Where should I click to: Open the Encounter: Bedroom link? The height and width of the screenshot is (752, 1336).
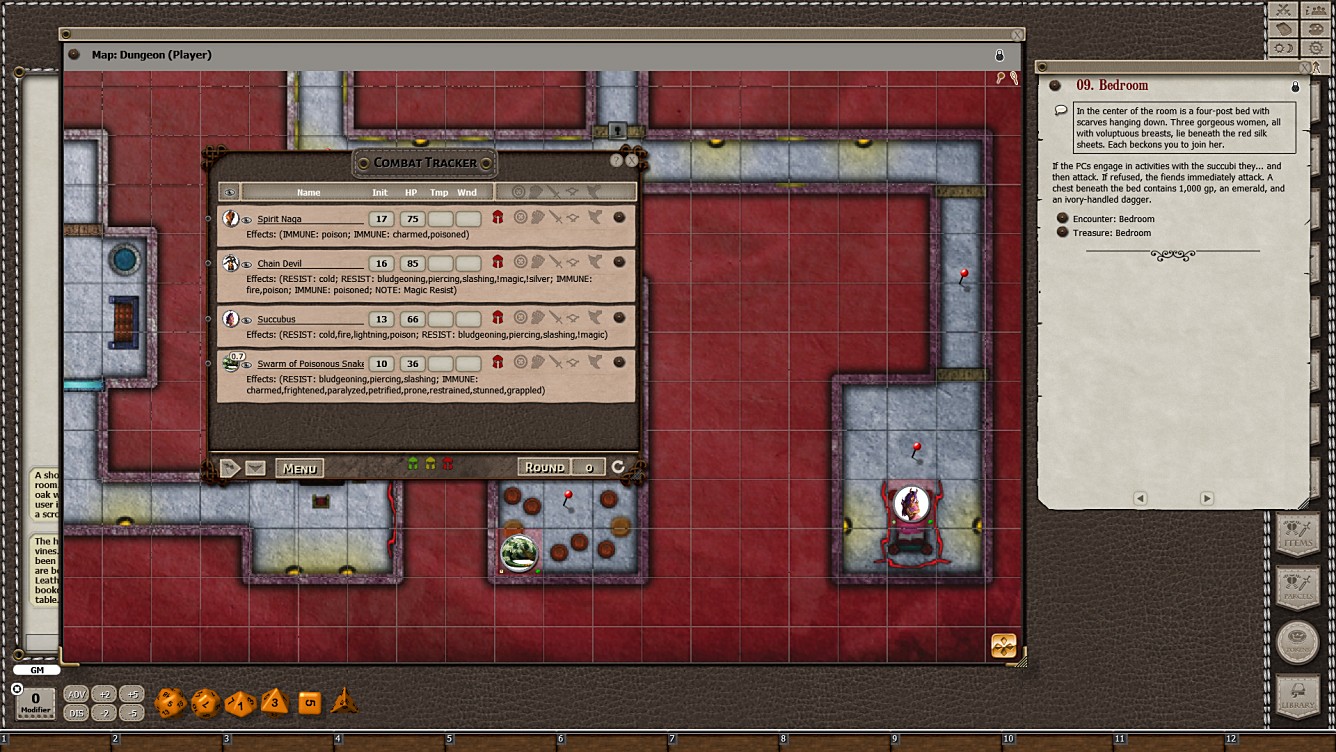(1114, 217)
